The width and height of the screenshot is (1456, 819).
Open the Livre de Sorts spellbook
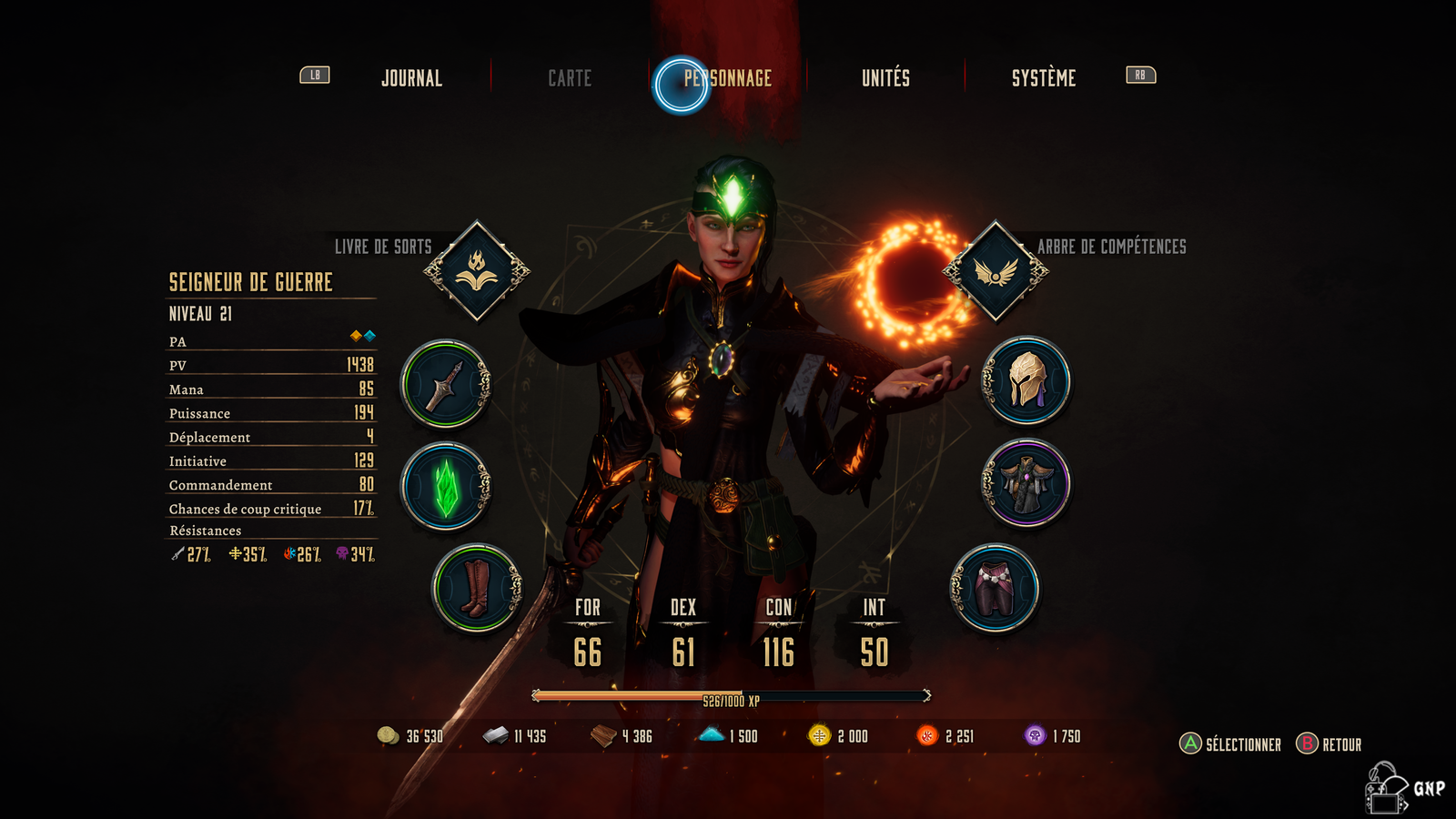[477, 270]
